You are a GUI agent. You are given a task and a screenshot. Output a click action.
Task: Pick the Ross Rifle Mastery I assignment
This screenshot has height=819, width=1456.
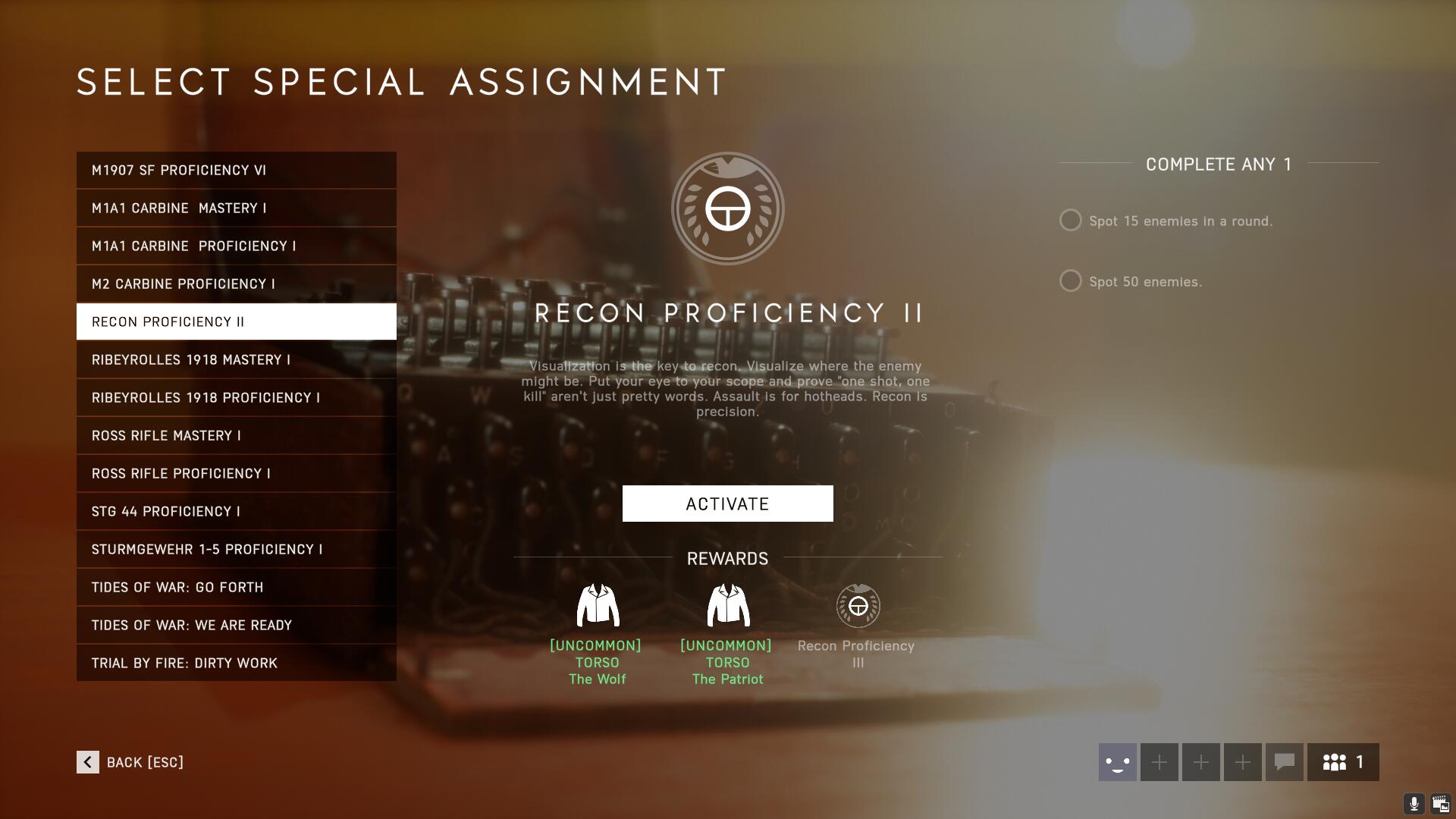[236, 435]
